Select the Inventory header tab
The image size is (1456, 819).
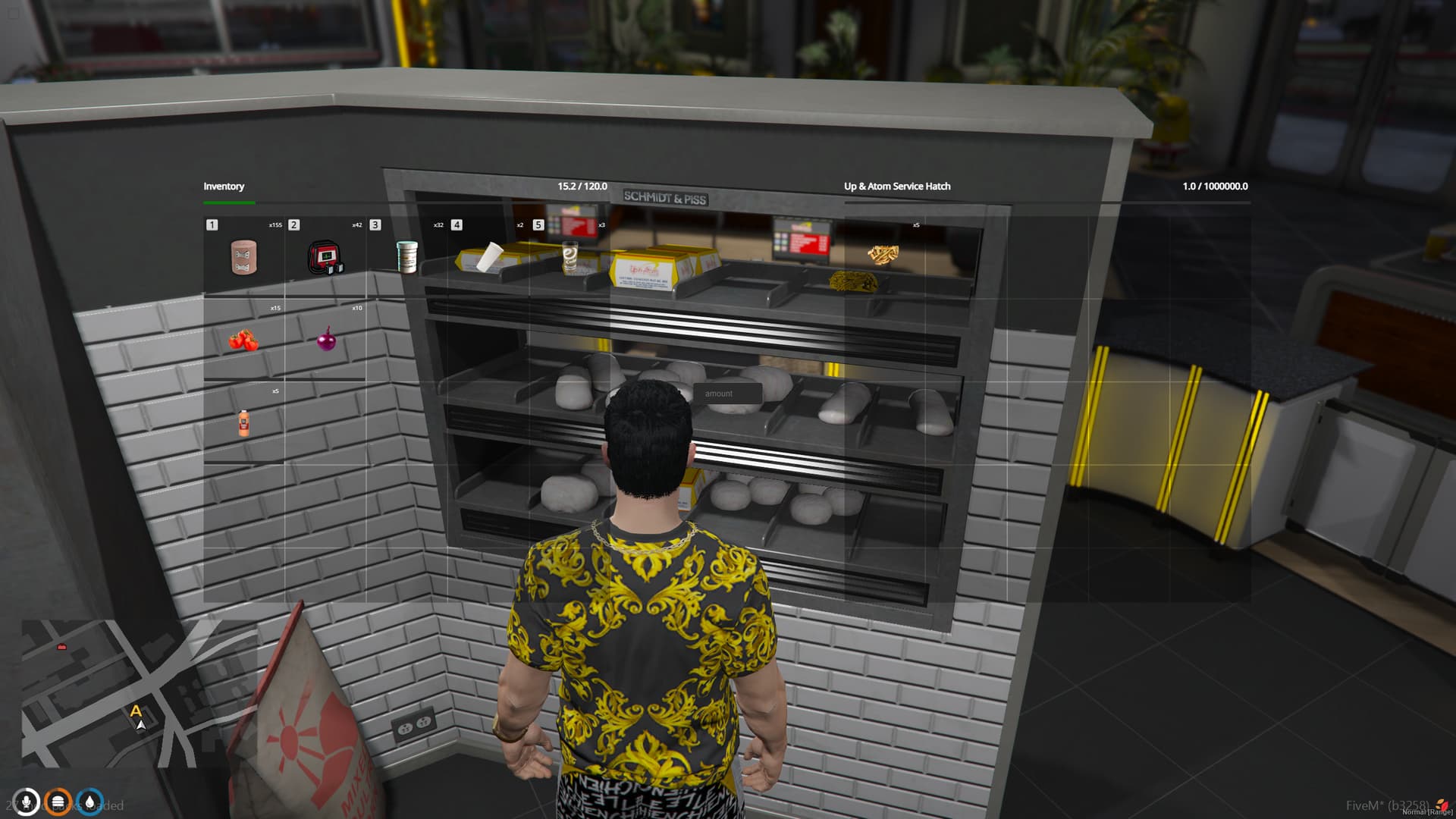point(224,186)
